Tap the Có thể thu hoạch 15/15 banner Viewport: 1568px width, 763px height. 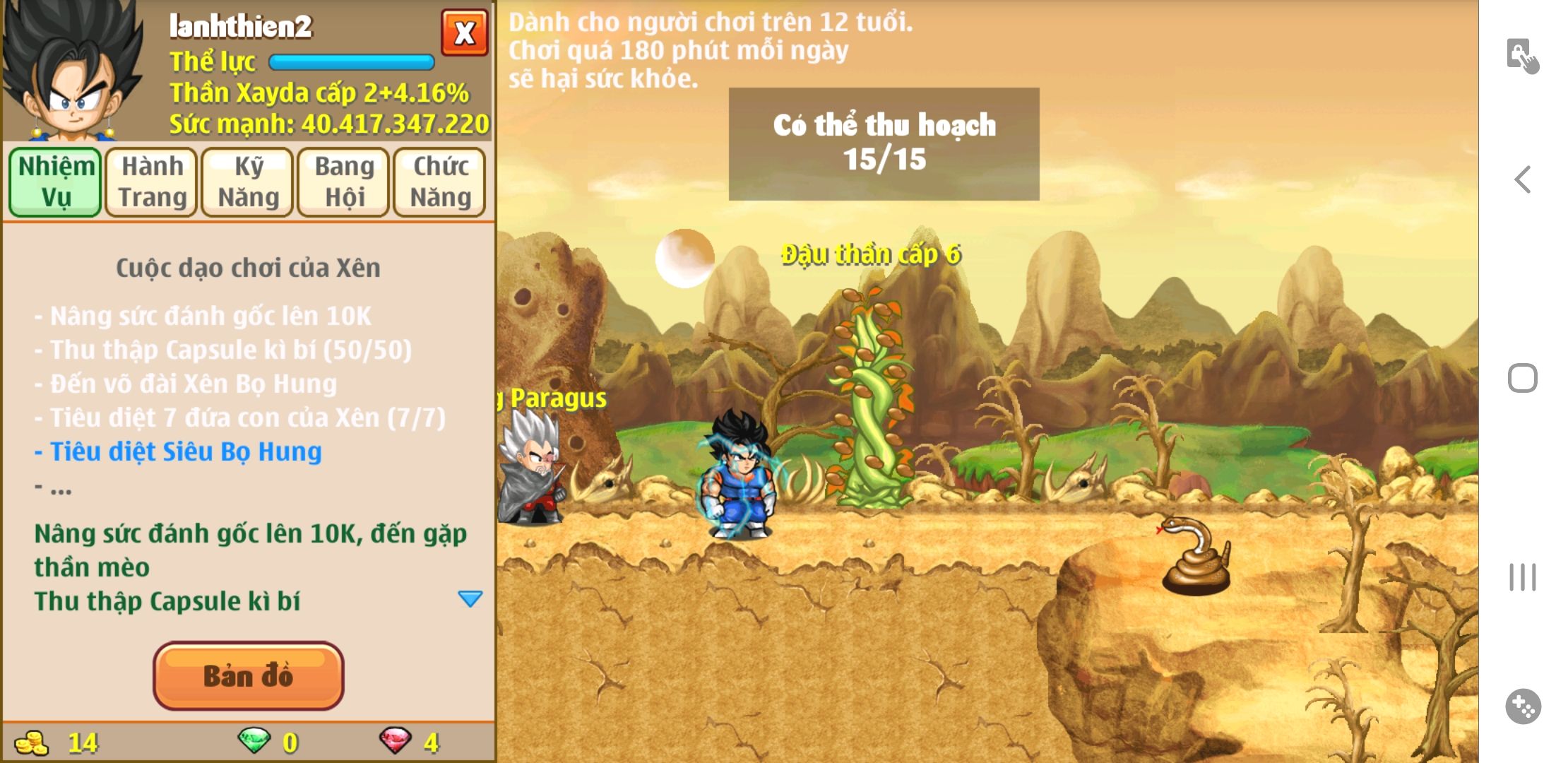point(884,143)
